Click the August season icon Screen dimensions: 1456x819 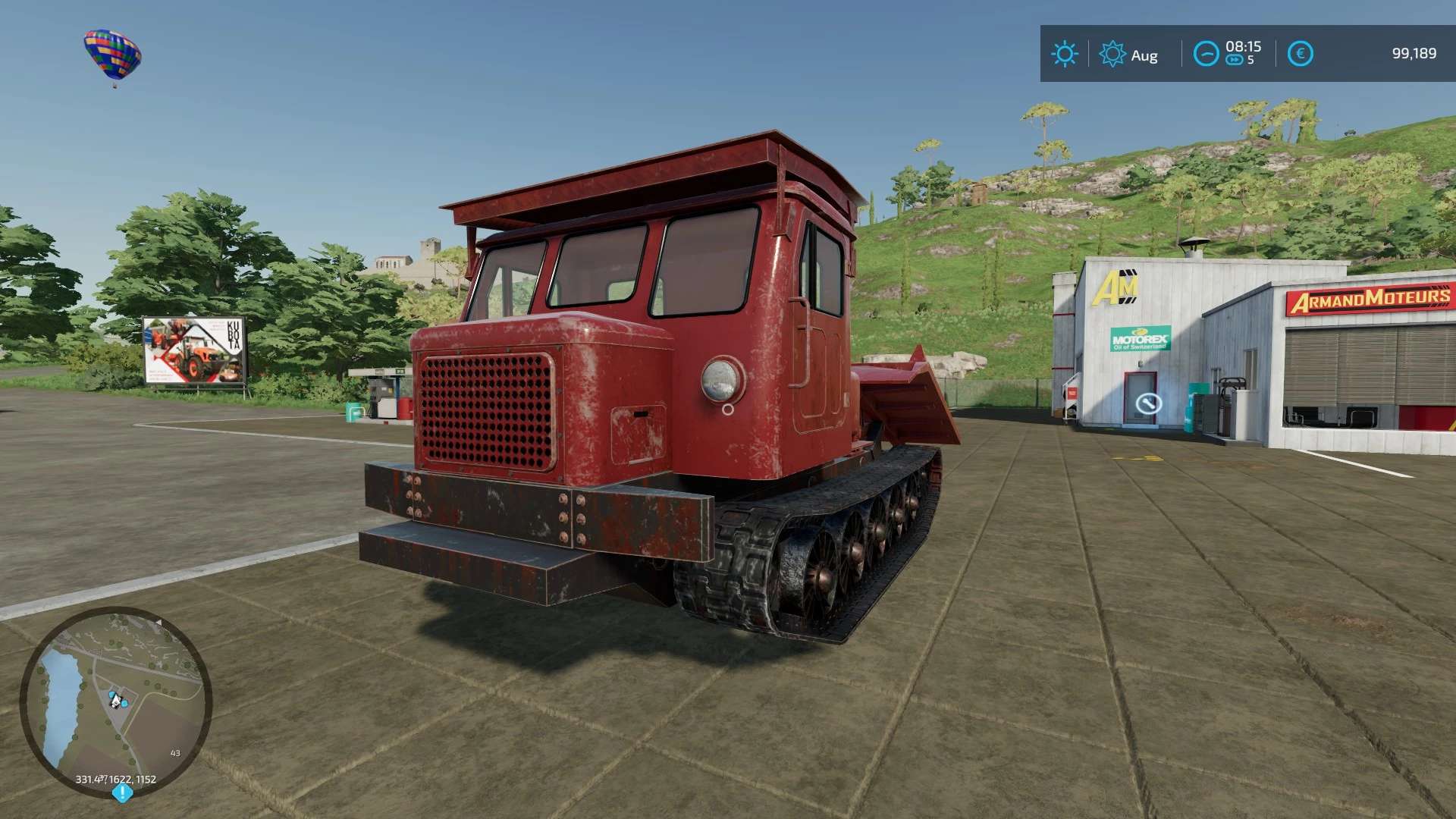click(1112, 54)
